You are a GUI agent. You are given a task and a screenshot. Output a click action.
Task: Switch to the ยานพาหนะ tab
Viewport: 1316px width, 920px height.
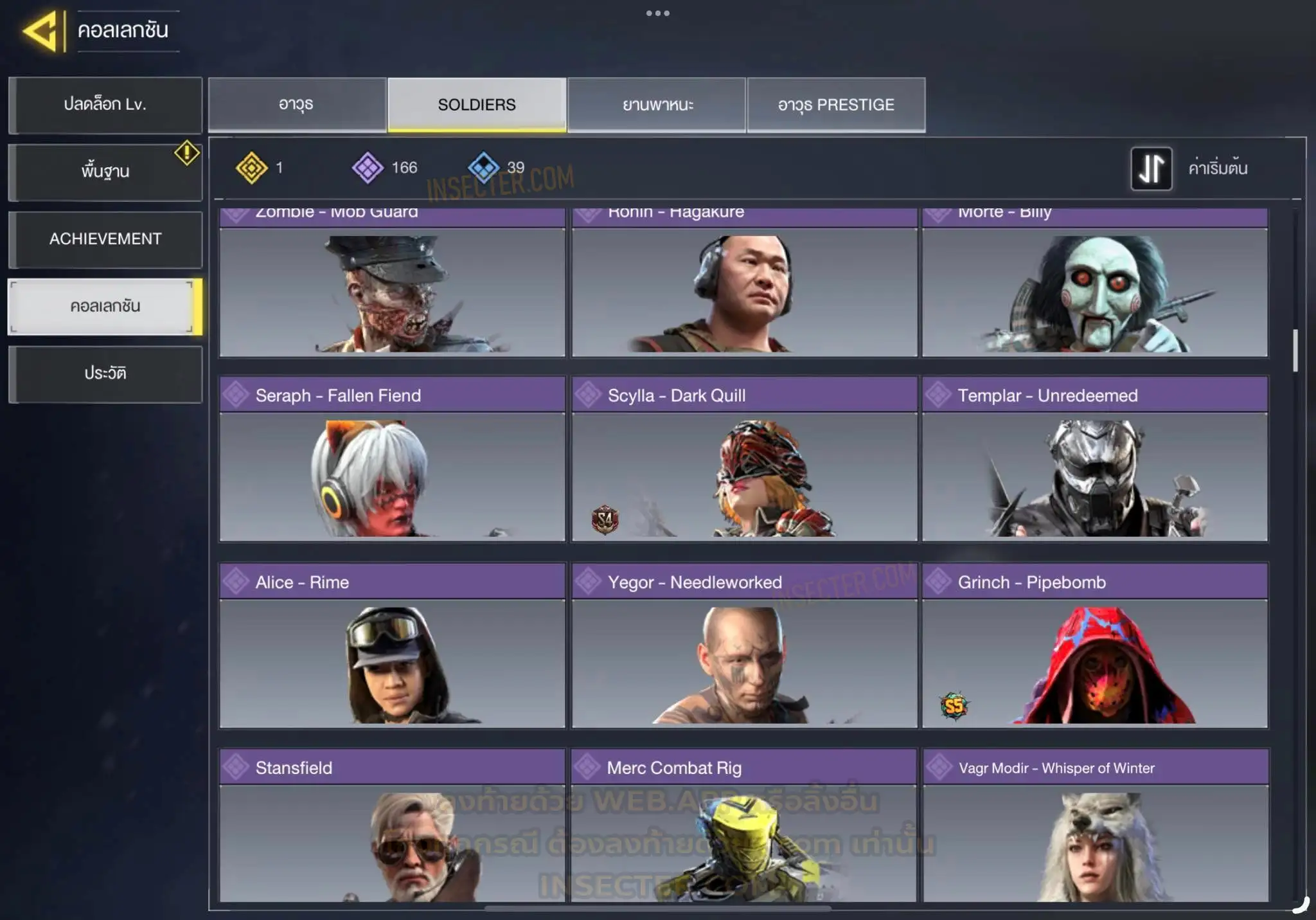coord(657,105)
